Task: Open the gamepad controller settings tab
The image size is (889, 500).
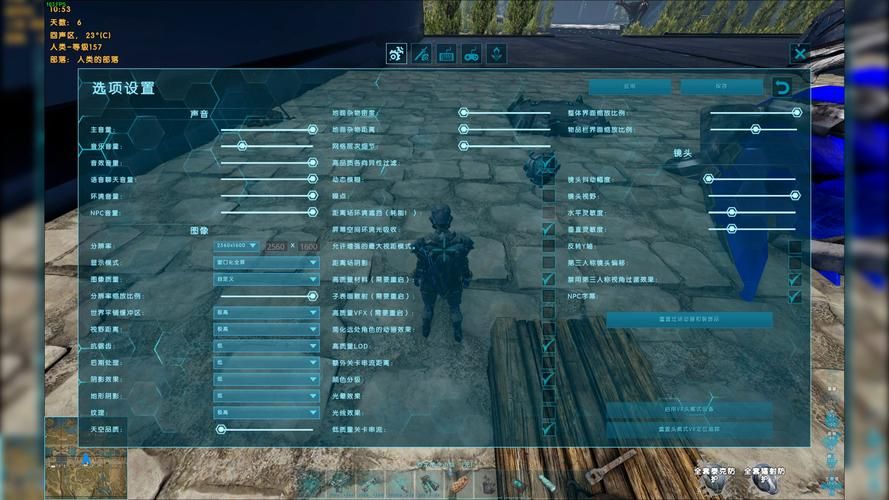Action: (x=471, y=54)
